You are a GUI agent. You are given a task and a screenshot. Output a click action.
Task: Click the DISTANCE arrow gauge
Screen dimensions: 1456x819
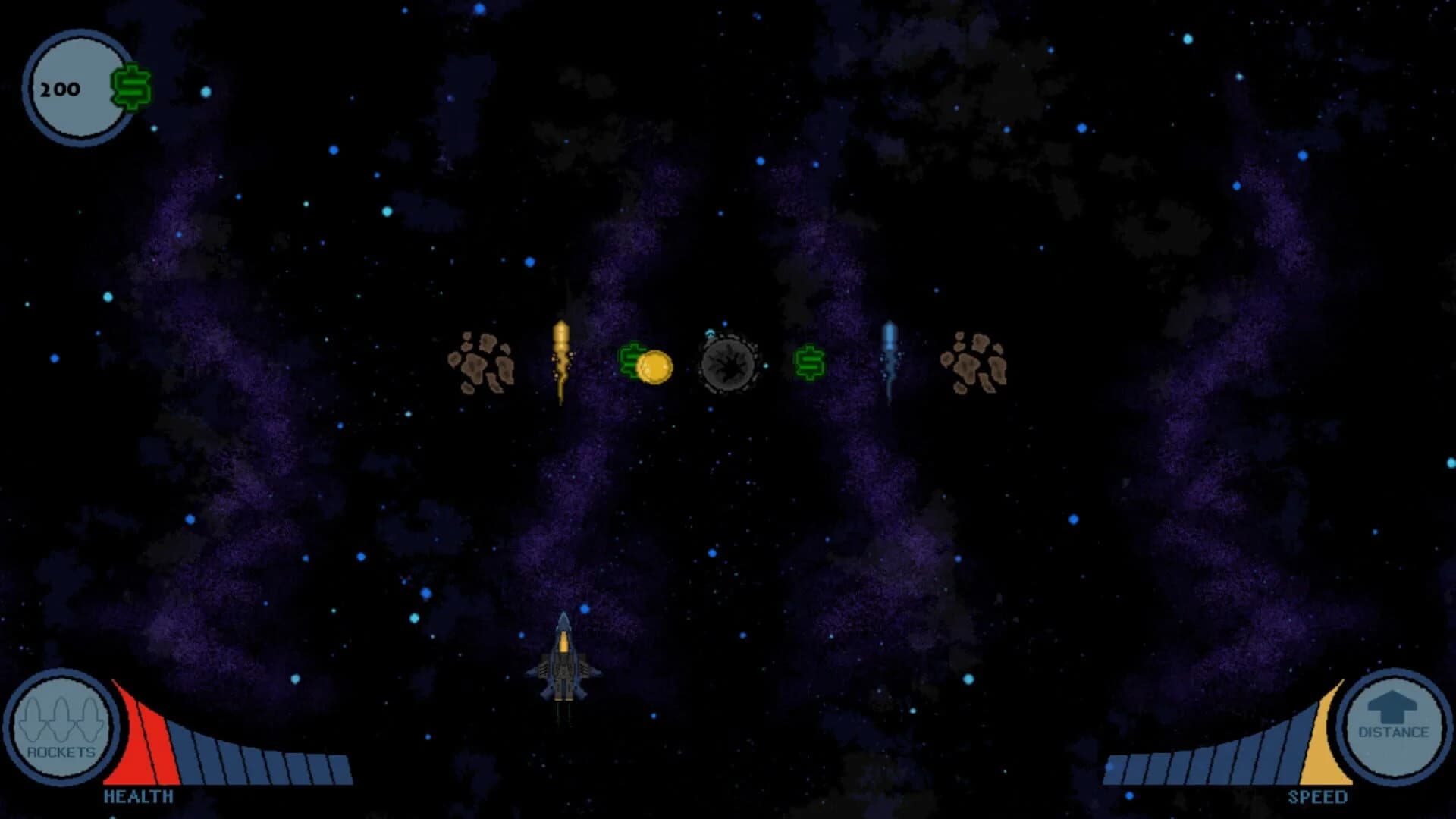1393,724
